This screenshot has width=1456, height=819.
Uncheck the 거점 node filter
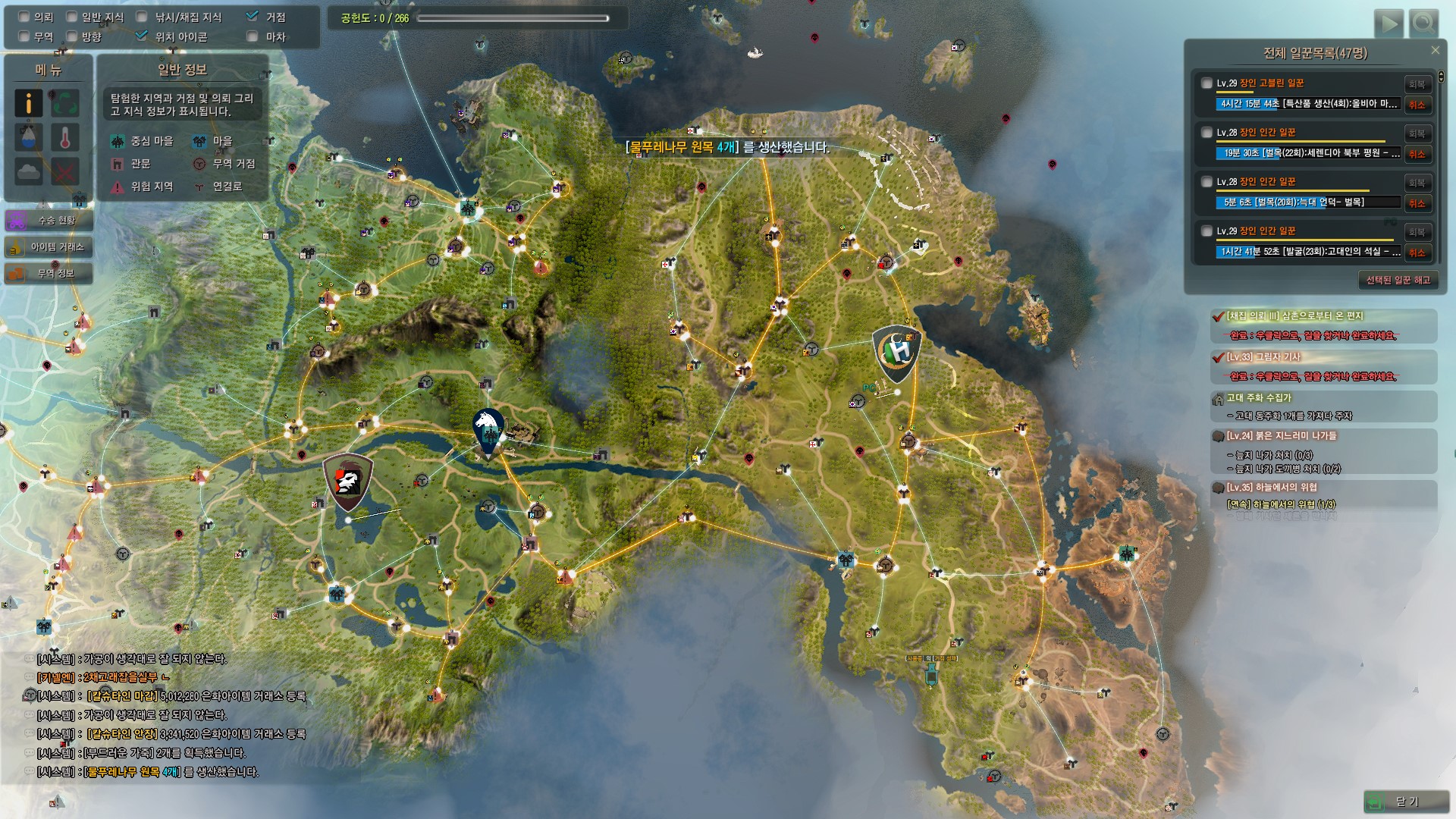(x=253, y=17)
